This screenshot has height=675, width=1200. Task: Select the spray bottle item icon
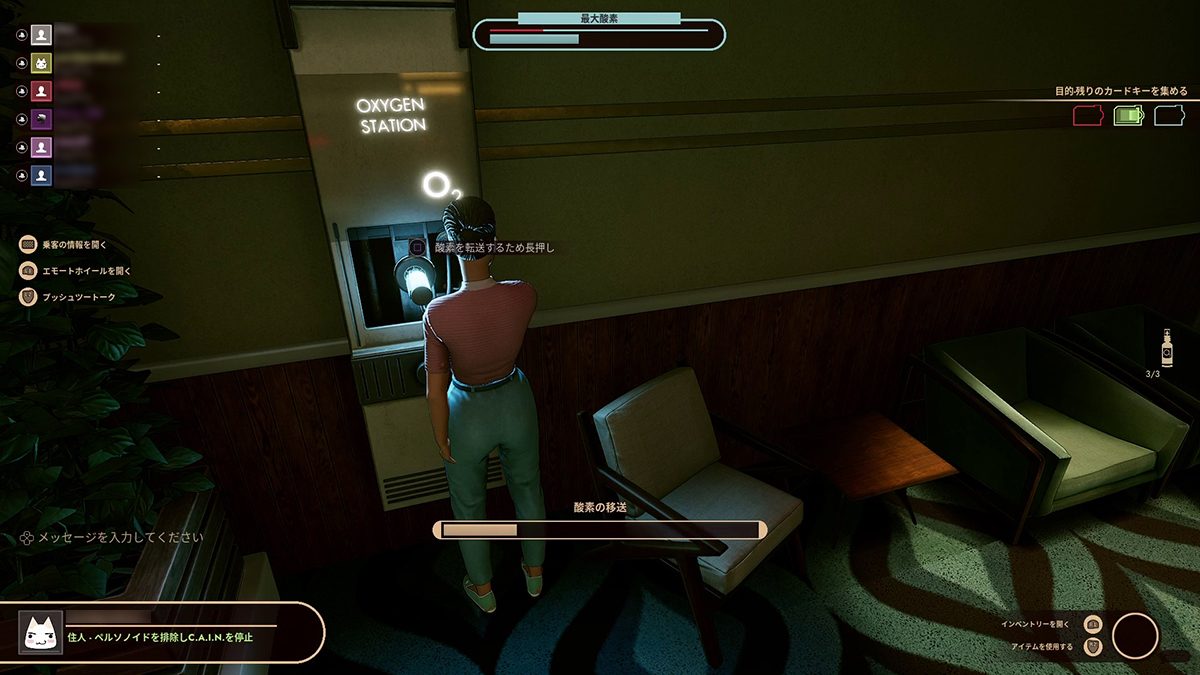pos(1166,348)
